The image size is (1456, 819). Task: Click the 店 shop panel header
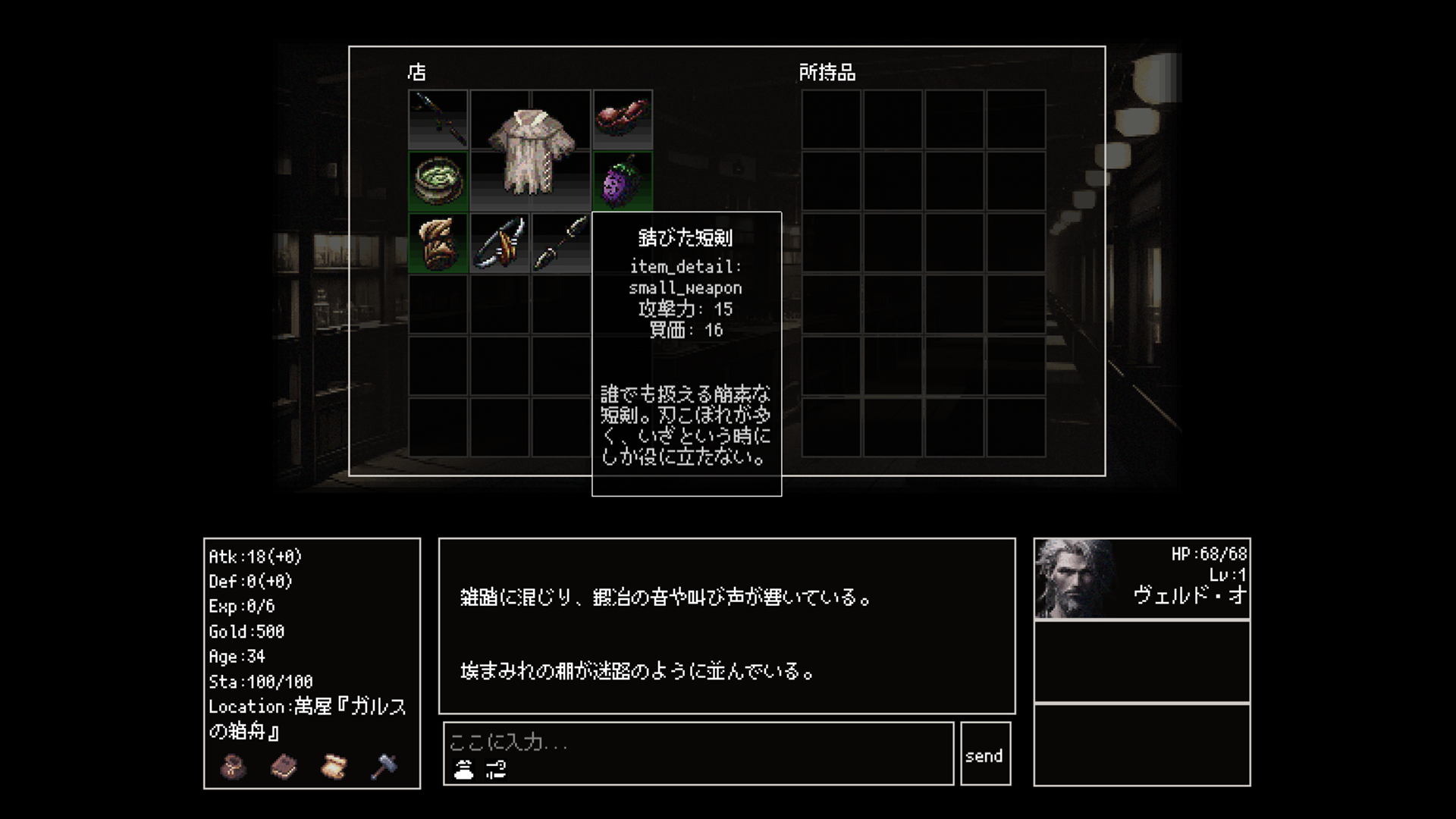tap(418, 72)
